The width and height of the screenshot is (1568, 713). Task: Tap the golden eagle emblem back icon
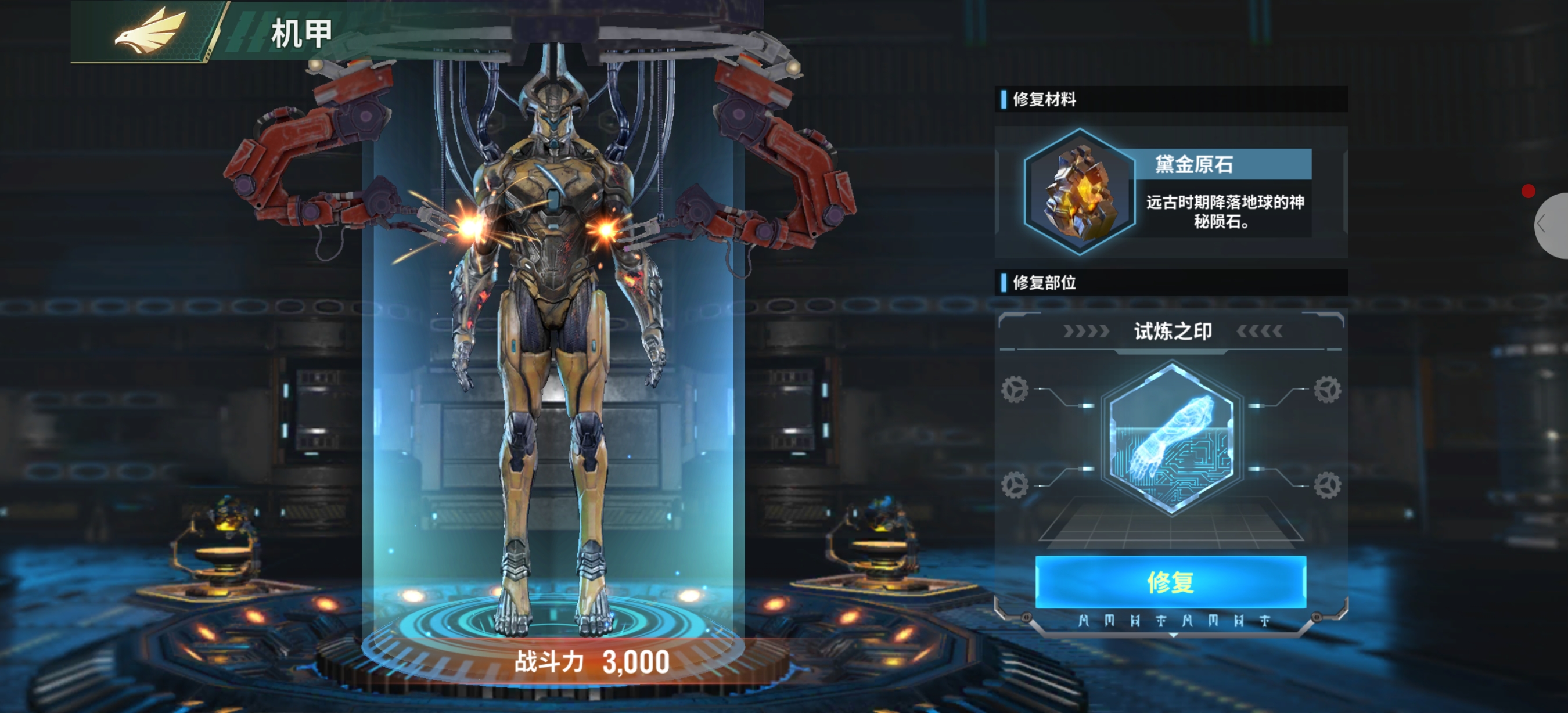point(150,31)
